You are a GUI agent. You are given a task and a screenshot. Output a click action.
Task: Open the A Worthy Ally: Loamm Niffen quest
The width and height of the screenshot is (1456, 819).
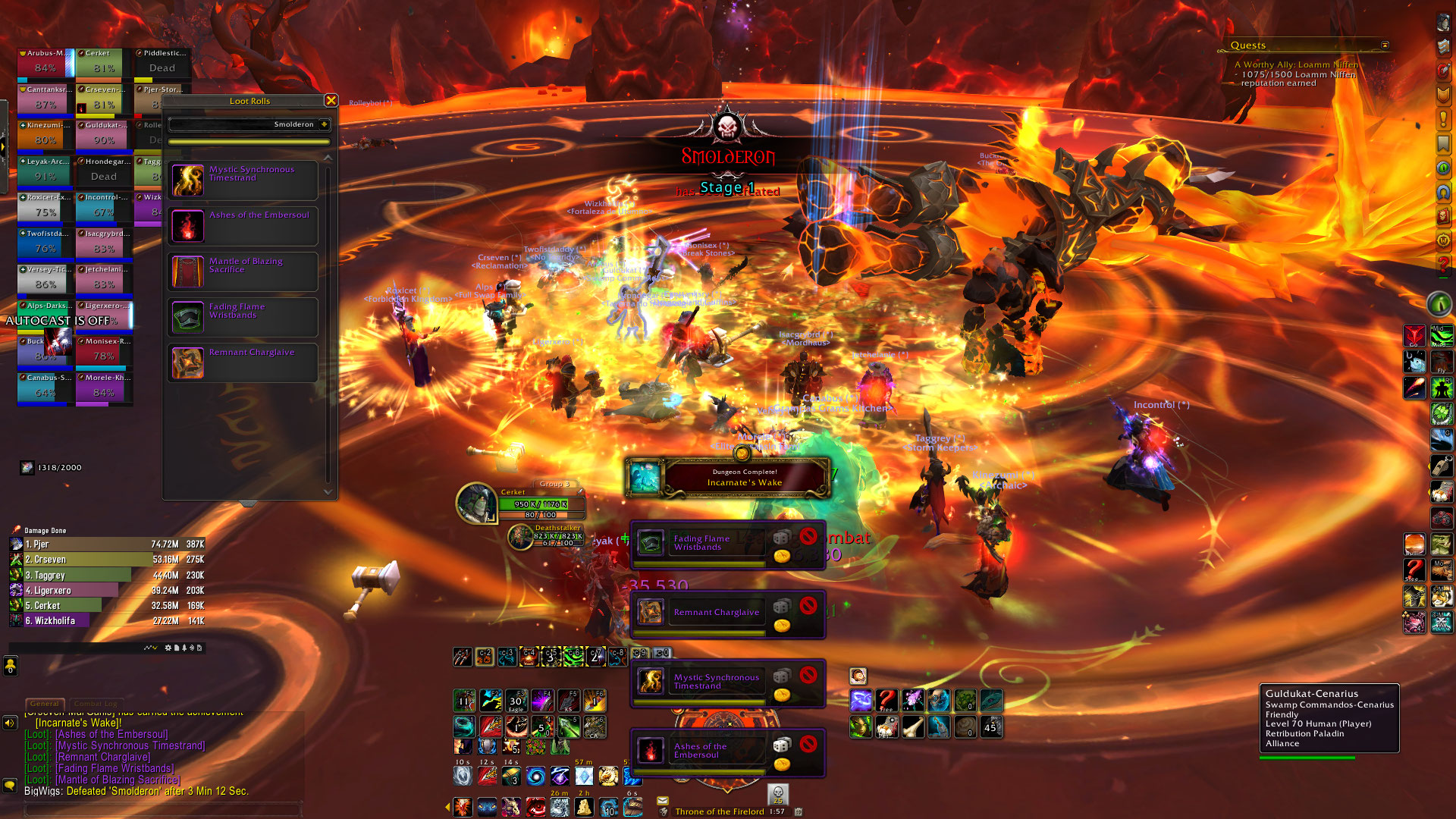coord(1295,65)
